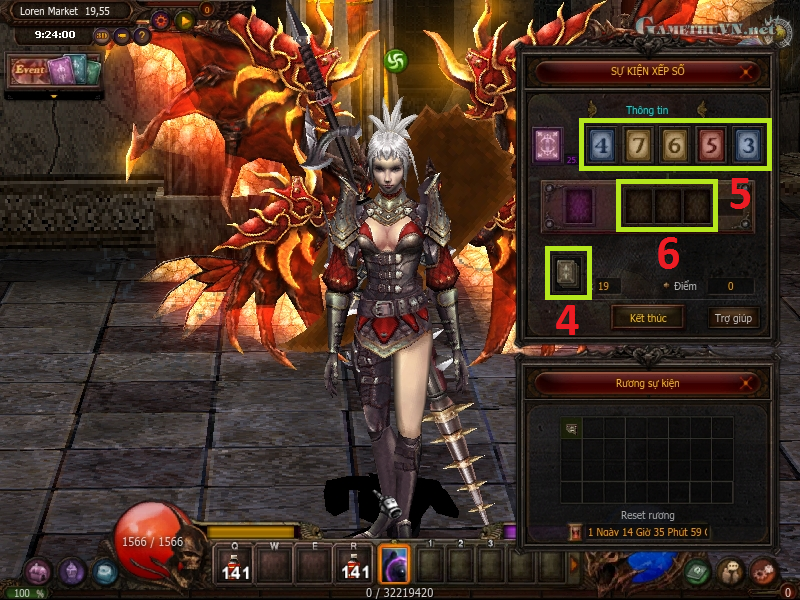Click the yellow play arrow button

coord(184,19)
